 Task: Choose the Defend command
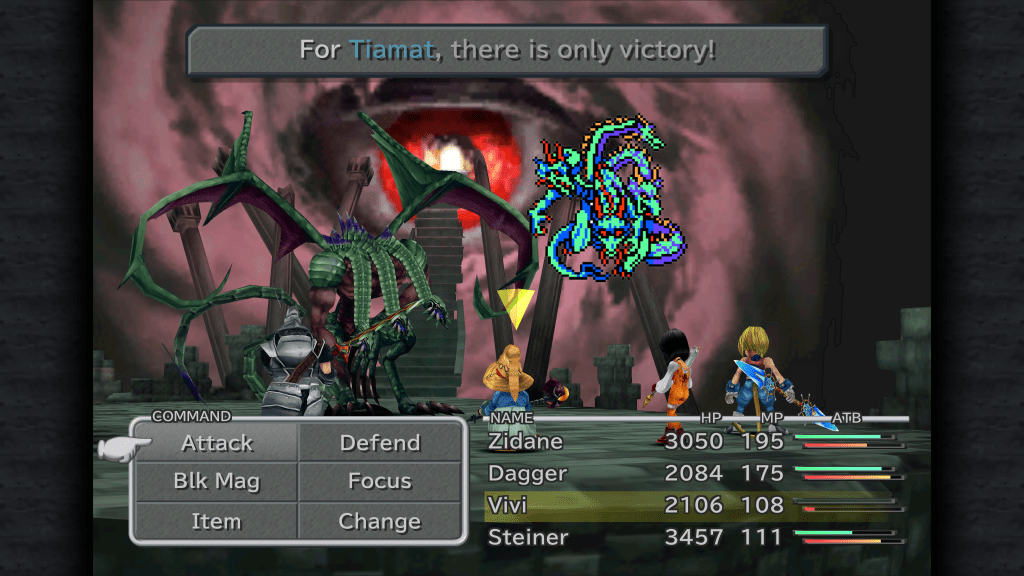380,443
